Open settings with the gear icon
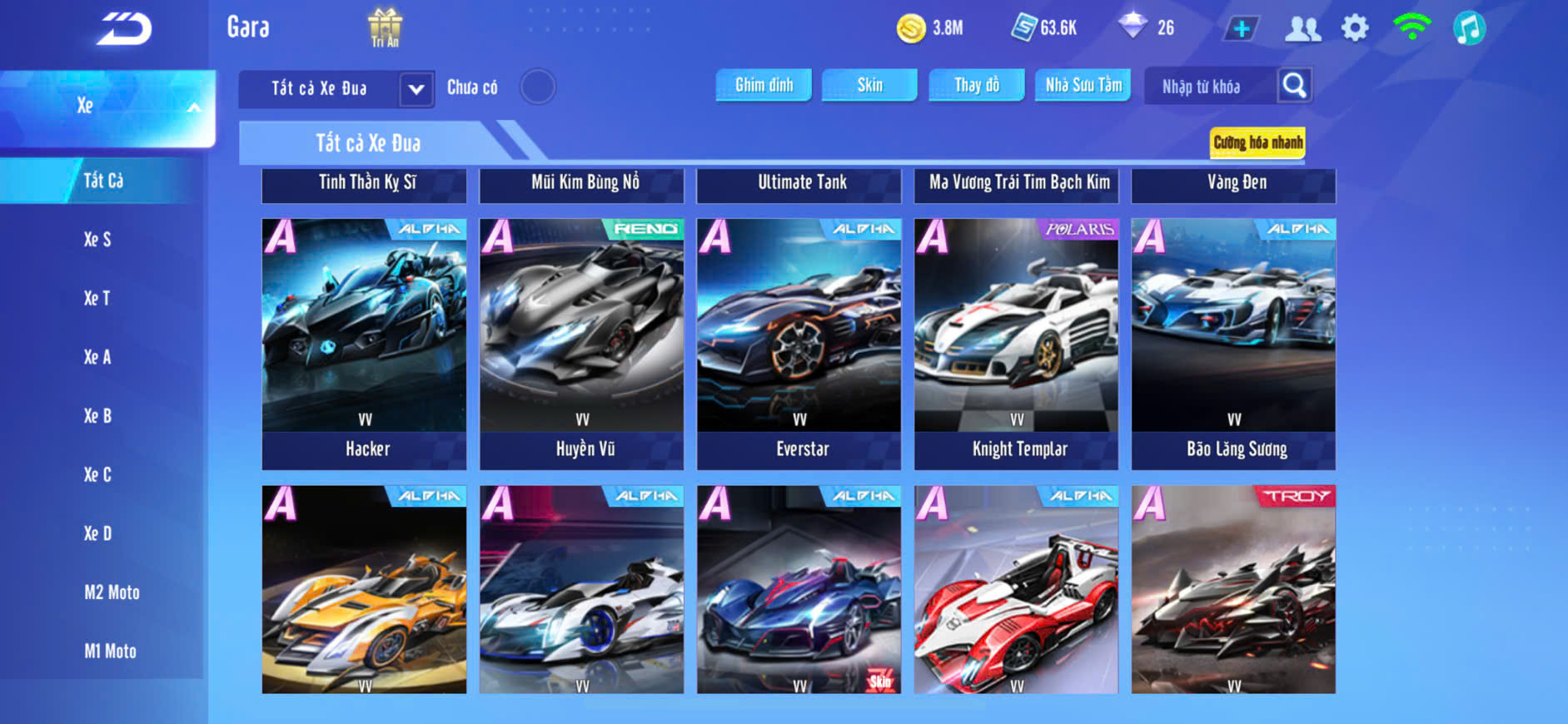This screenshot has height=724, width=1568. [1355, 28]
